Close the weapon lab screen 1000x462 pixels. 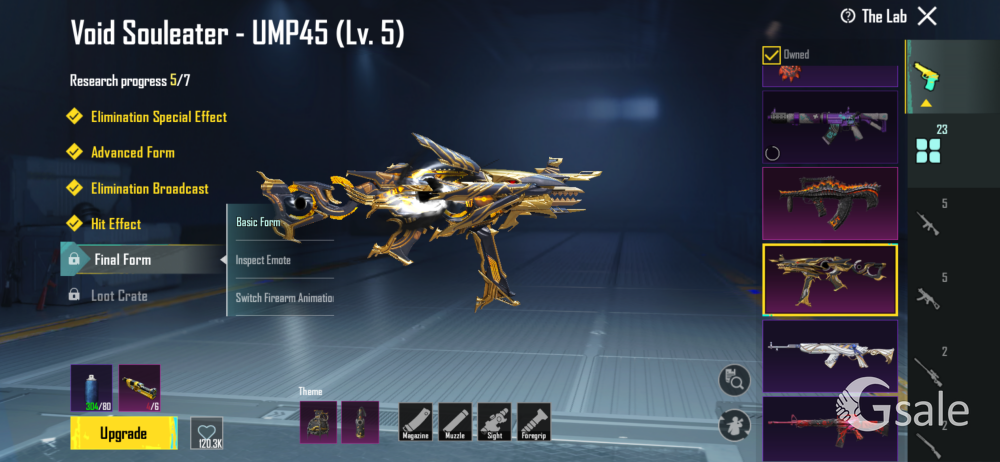927,15
